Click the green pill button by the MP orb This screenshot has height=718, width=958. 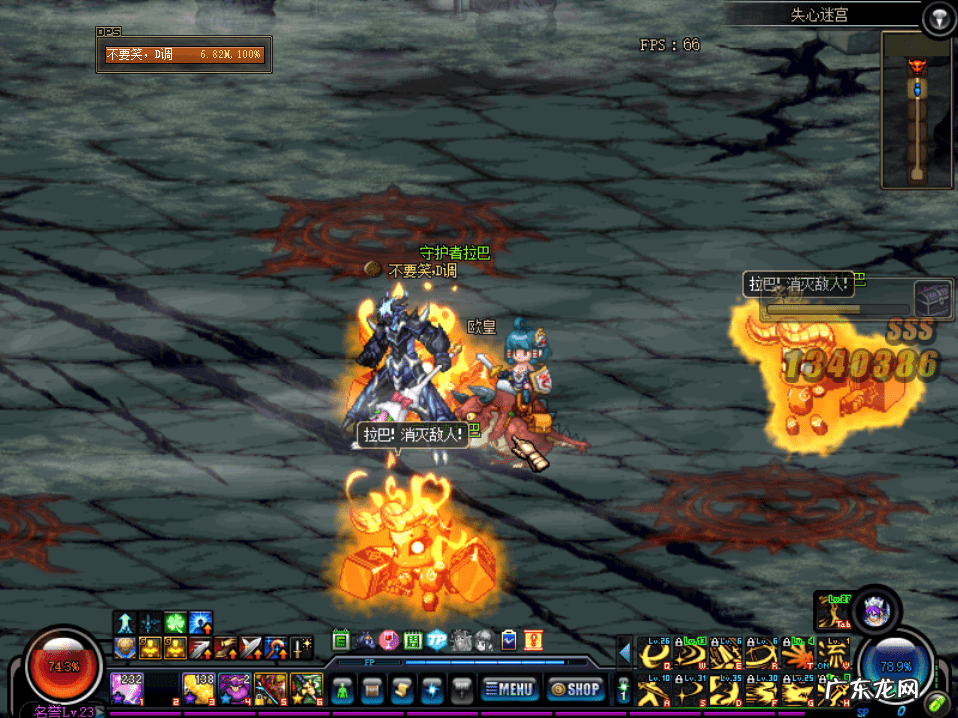point(938,701)
